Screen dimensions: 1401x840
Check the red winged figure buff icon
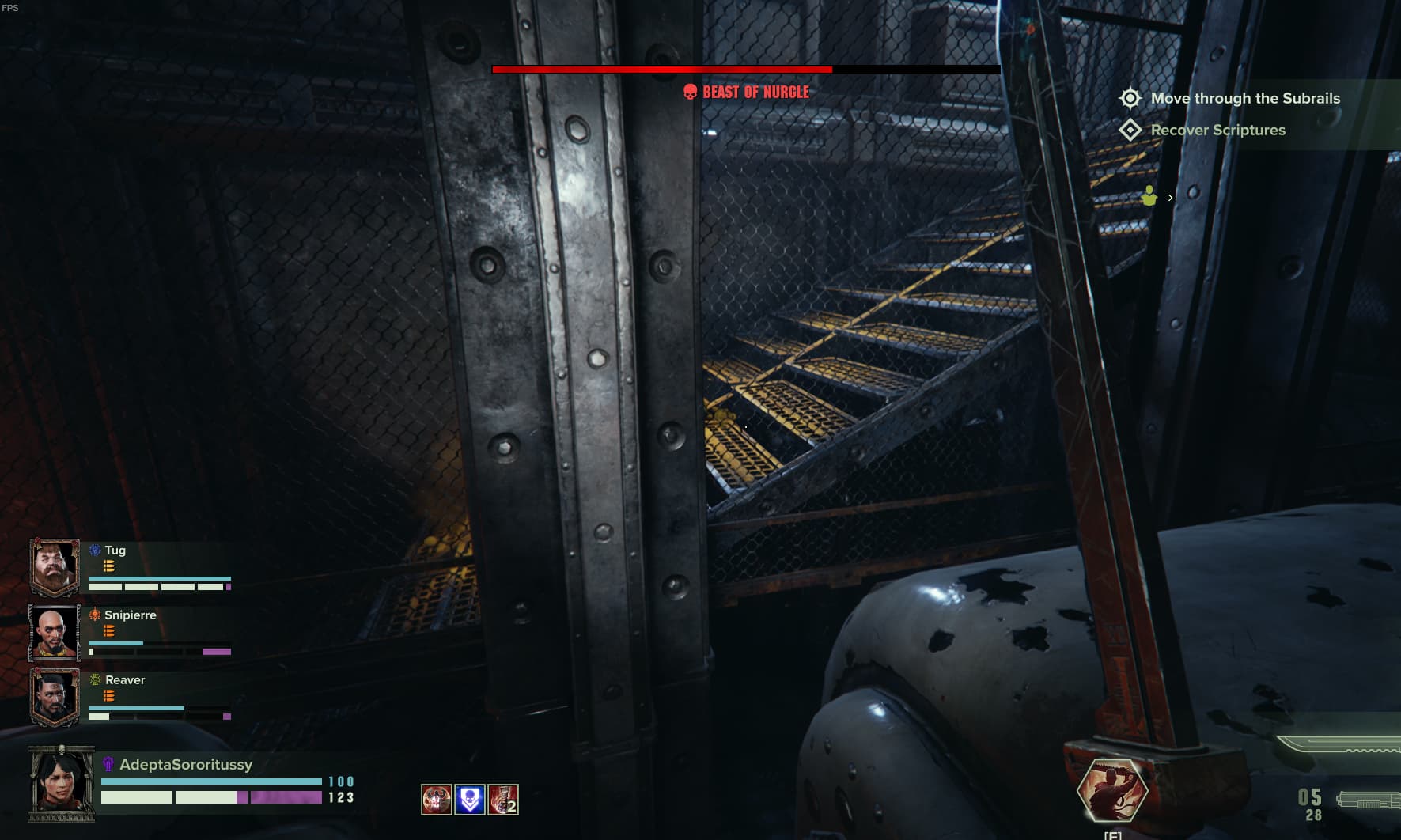click(437, 800)
